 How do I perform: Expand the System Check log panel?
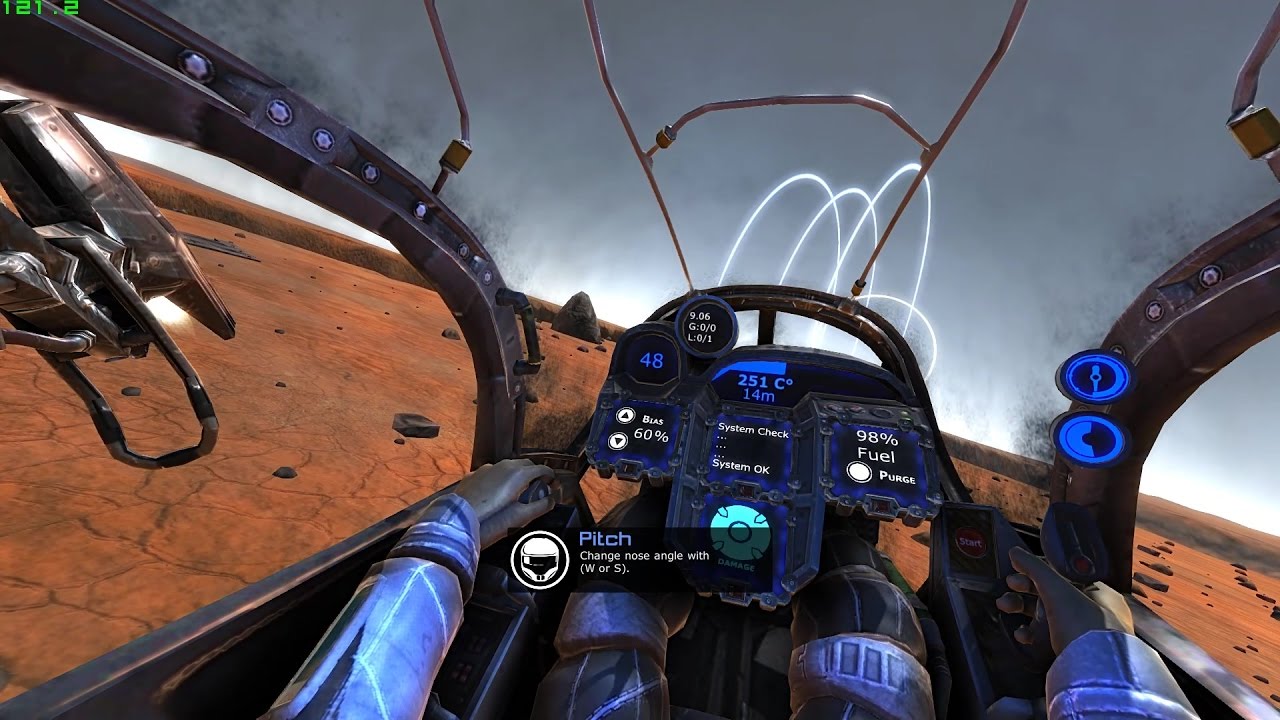click(752, 429)
